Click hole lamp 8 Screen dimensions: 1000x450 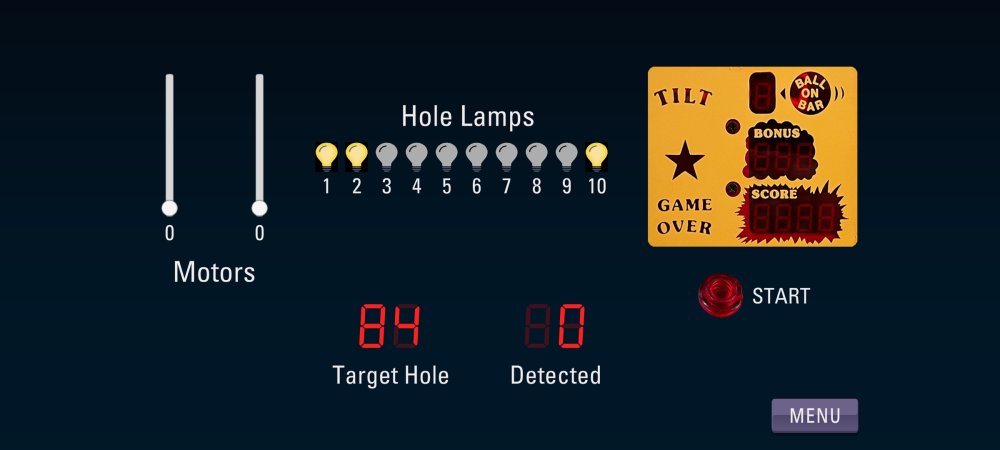pyautogui.click(x=536, y=156)
